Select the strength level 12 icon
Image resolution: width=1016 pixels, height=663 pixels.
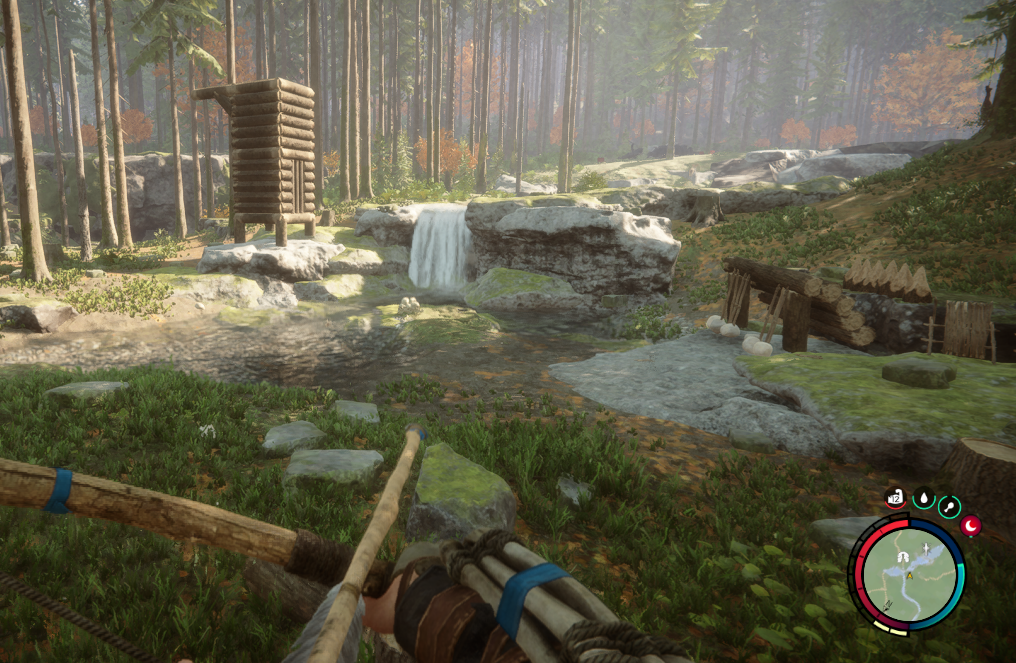pos(895,497)
